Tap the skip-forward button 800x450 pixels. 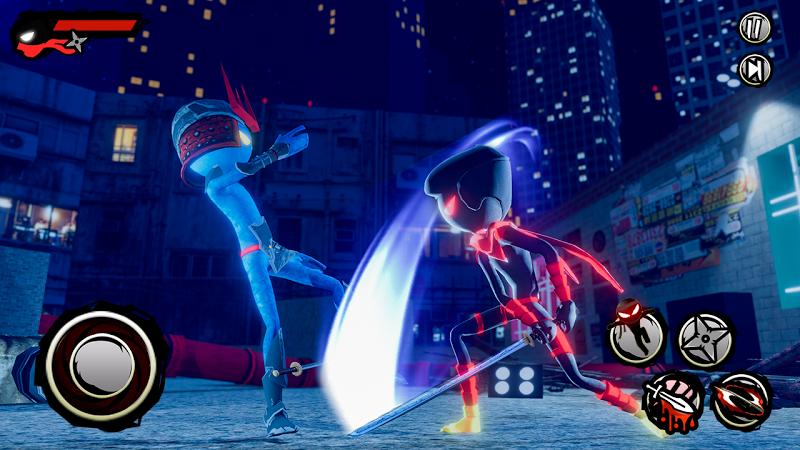coord(755,70)
